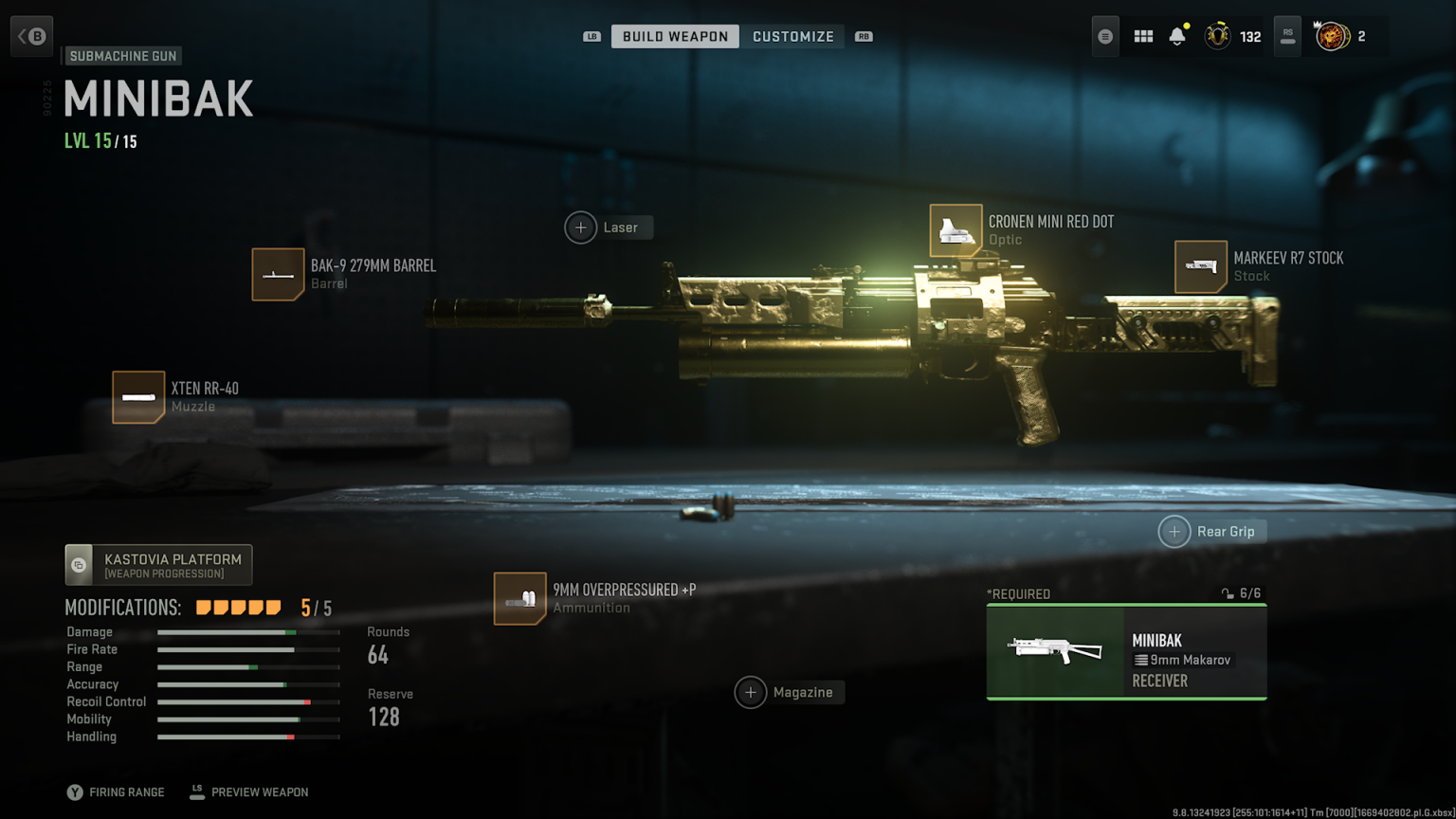Viewport: 1456px width, 819px height.
Task: Click the COD Points balance icon
Action: [1216, 35]
